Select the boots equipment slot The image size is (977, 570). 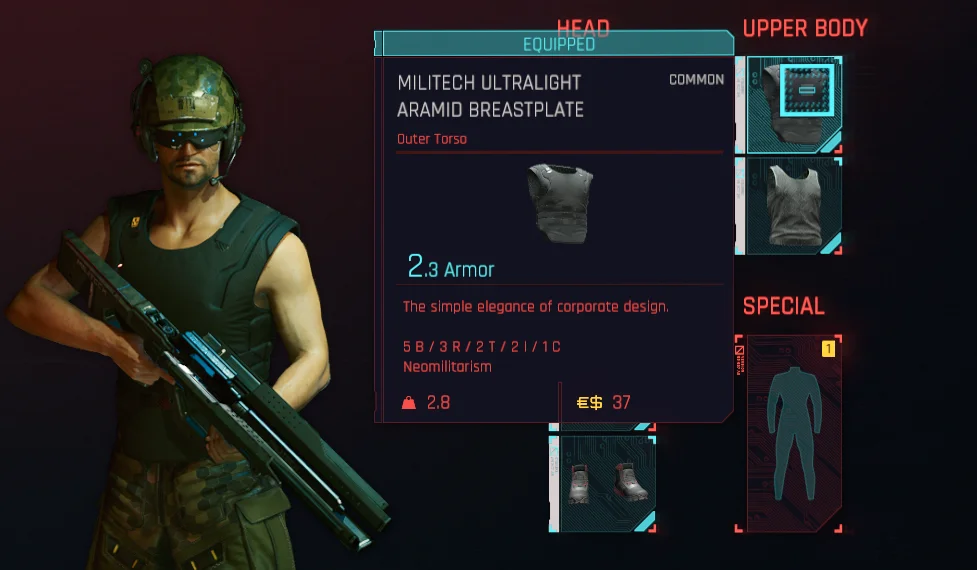coord(602,482)
